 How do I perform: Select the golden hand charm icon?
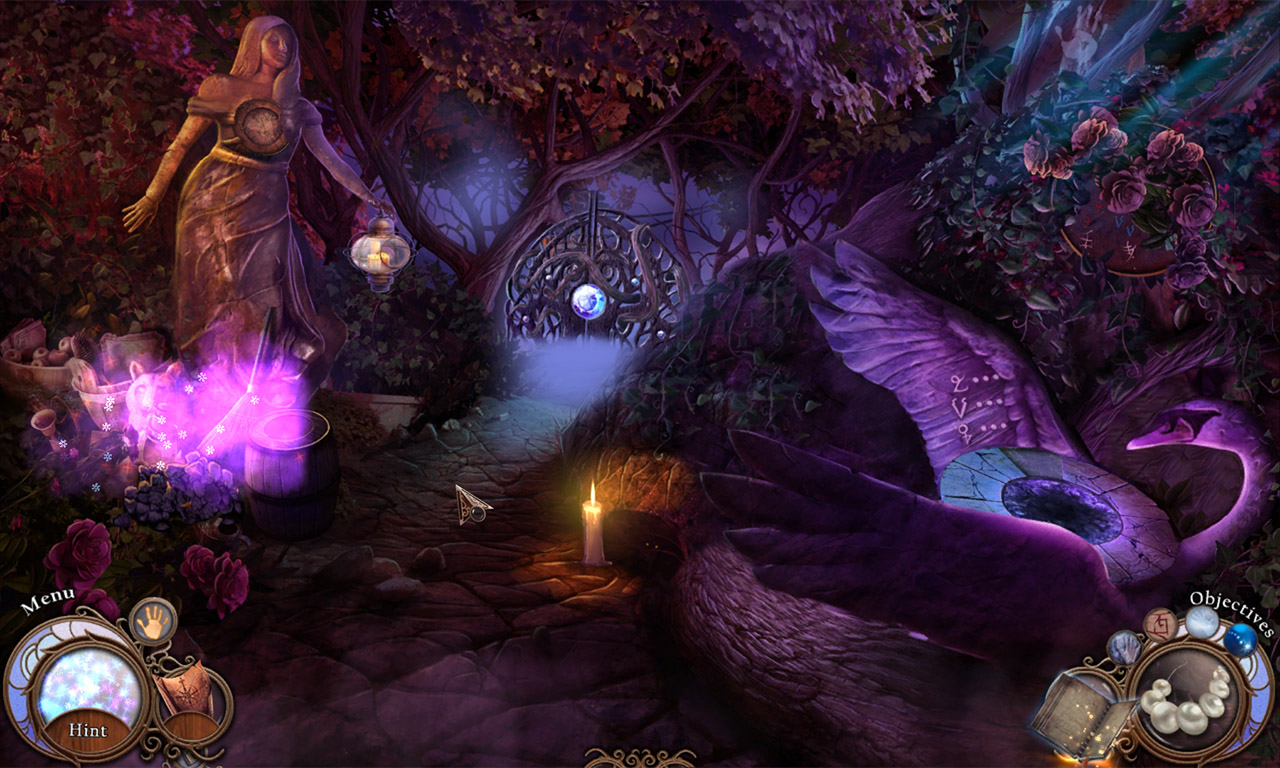click(151, 622)
